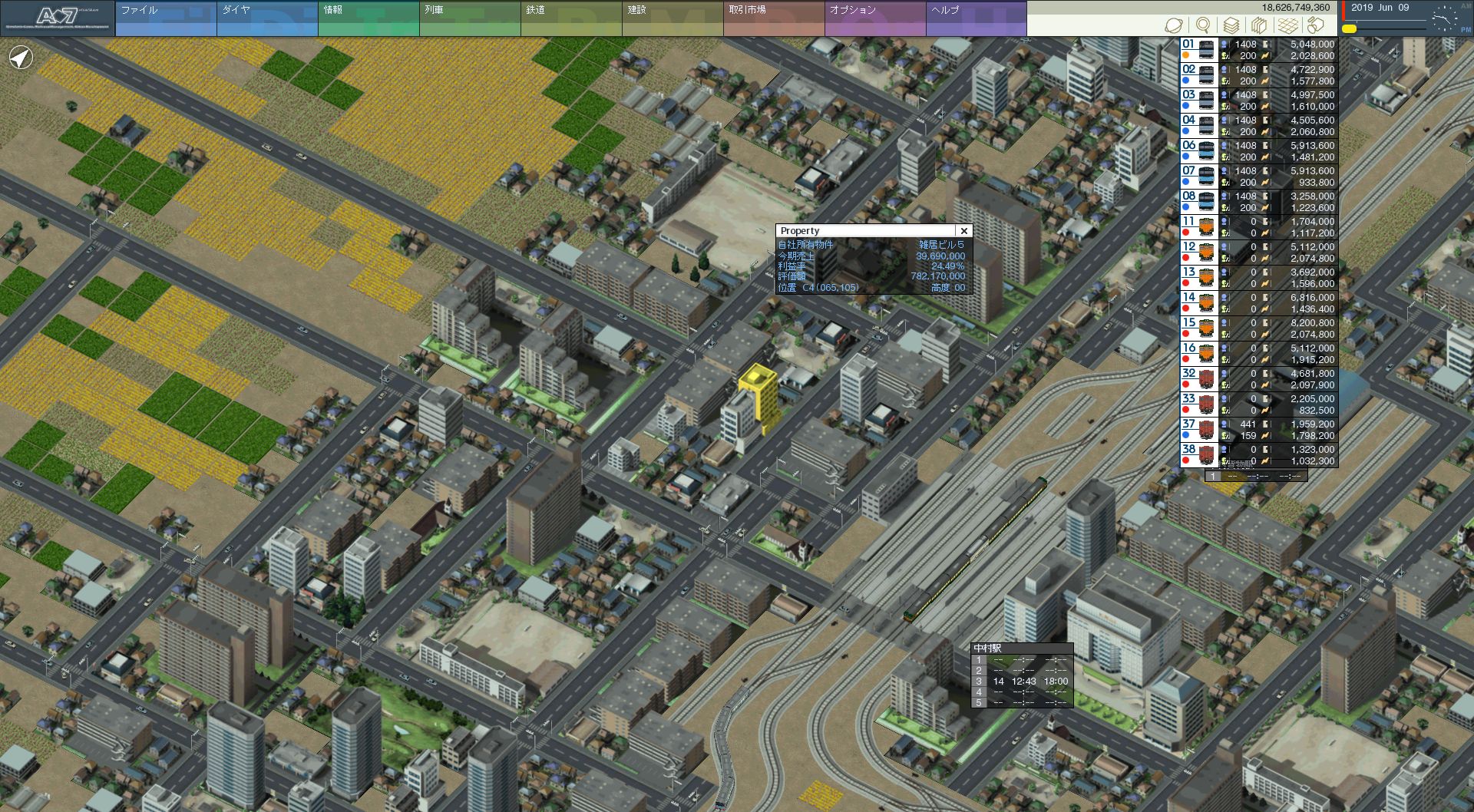Toggle the grid display icon

pyautogui.click(x=1288, y=25)
